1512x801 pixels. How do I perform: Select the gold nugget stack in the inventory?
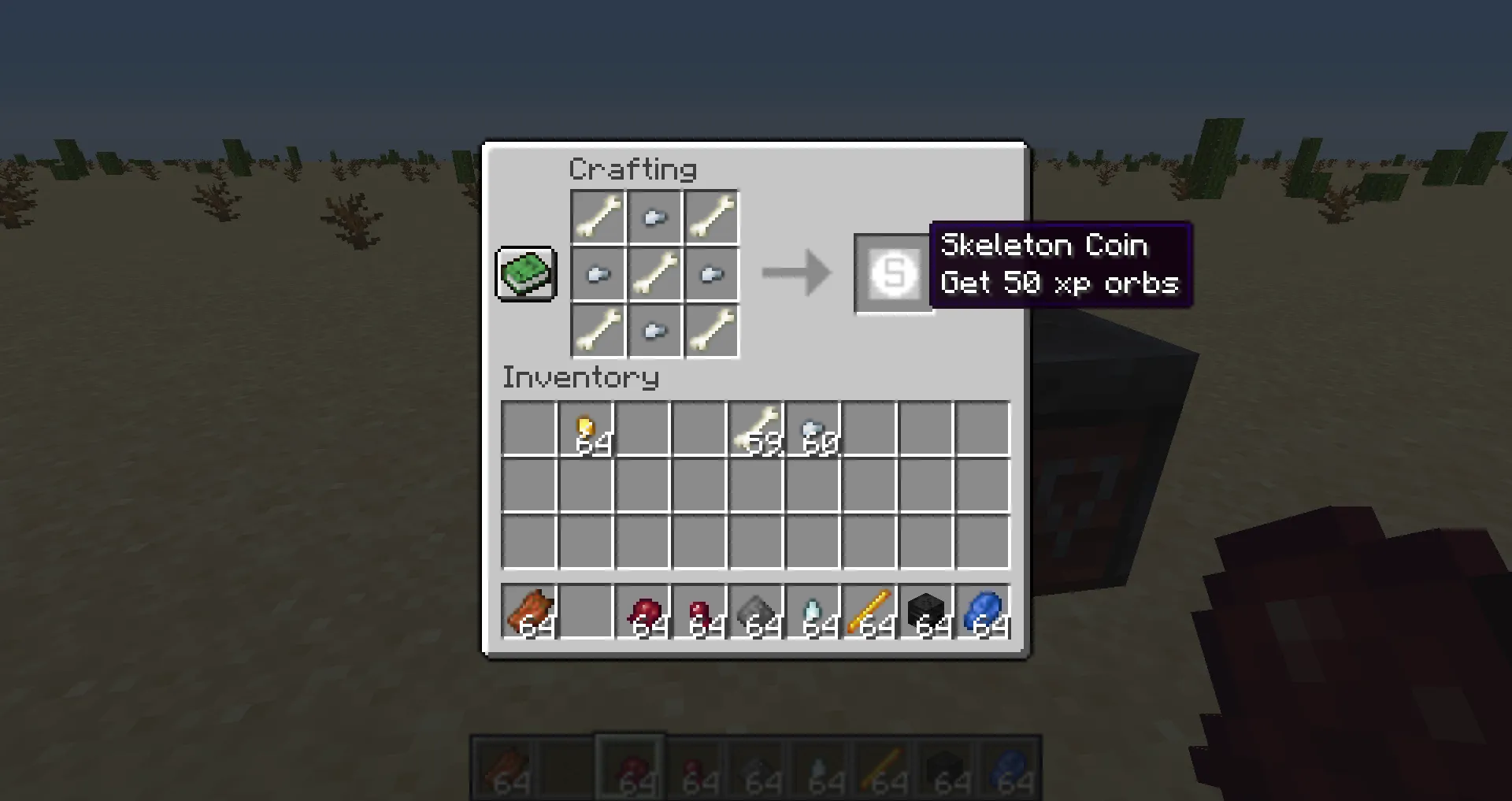coord(586,427)
